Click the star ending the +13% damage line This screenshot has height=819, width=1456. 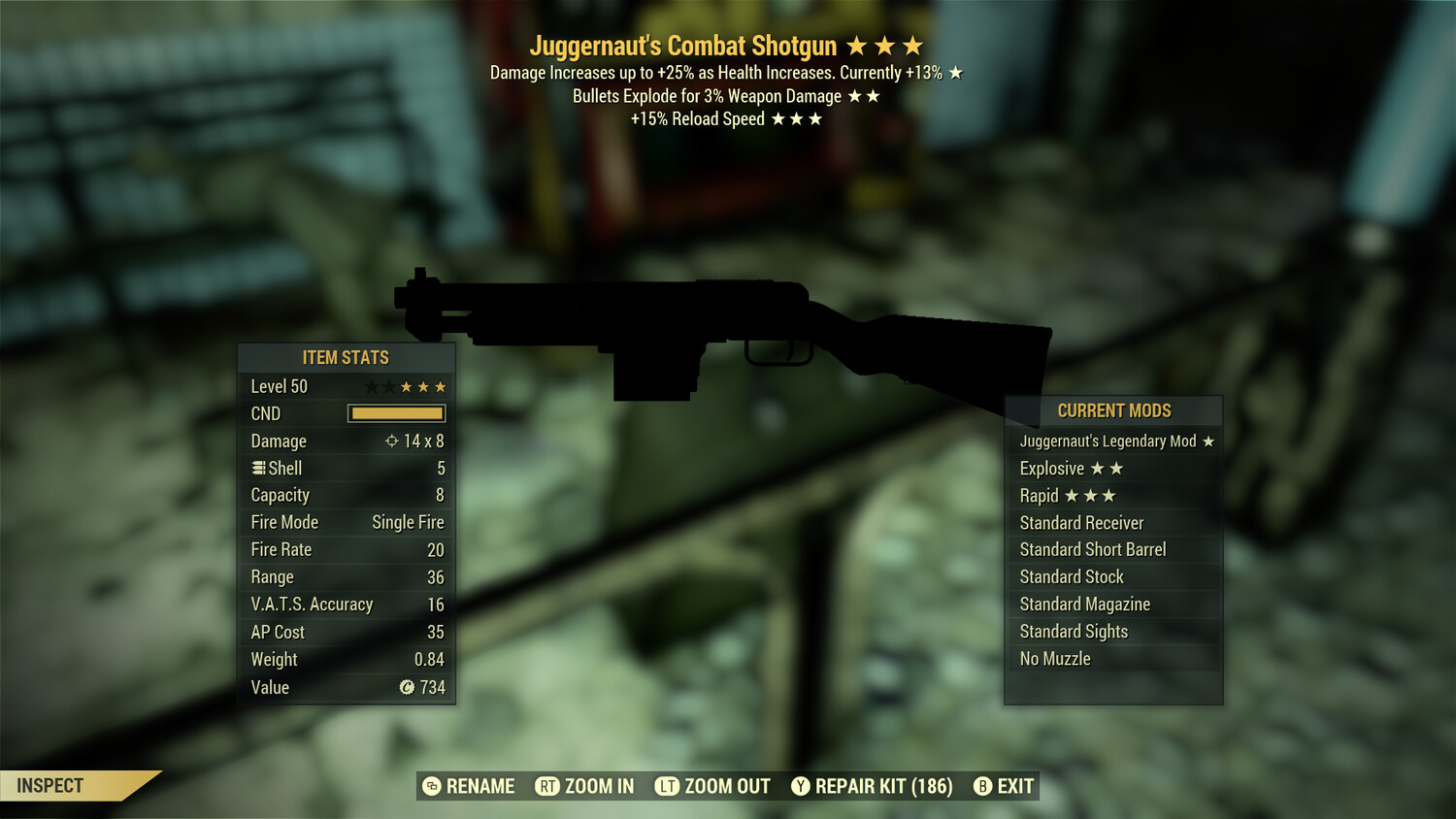pos(955,72)
